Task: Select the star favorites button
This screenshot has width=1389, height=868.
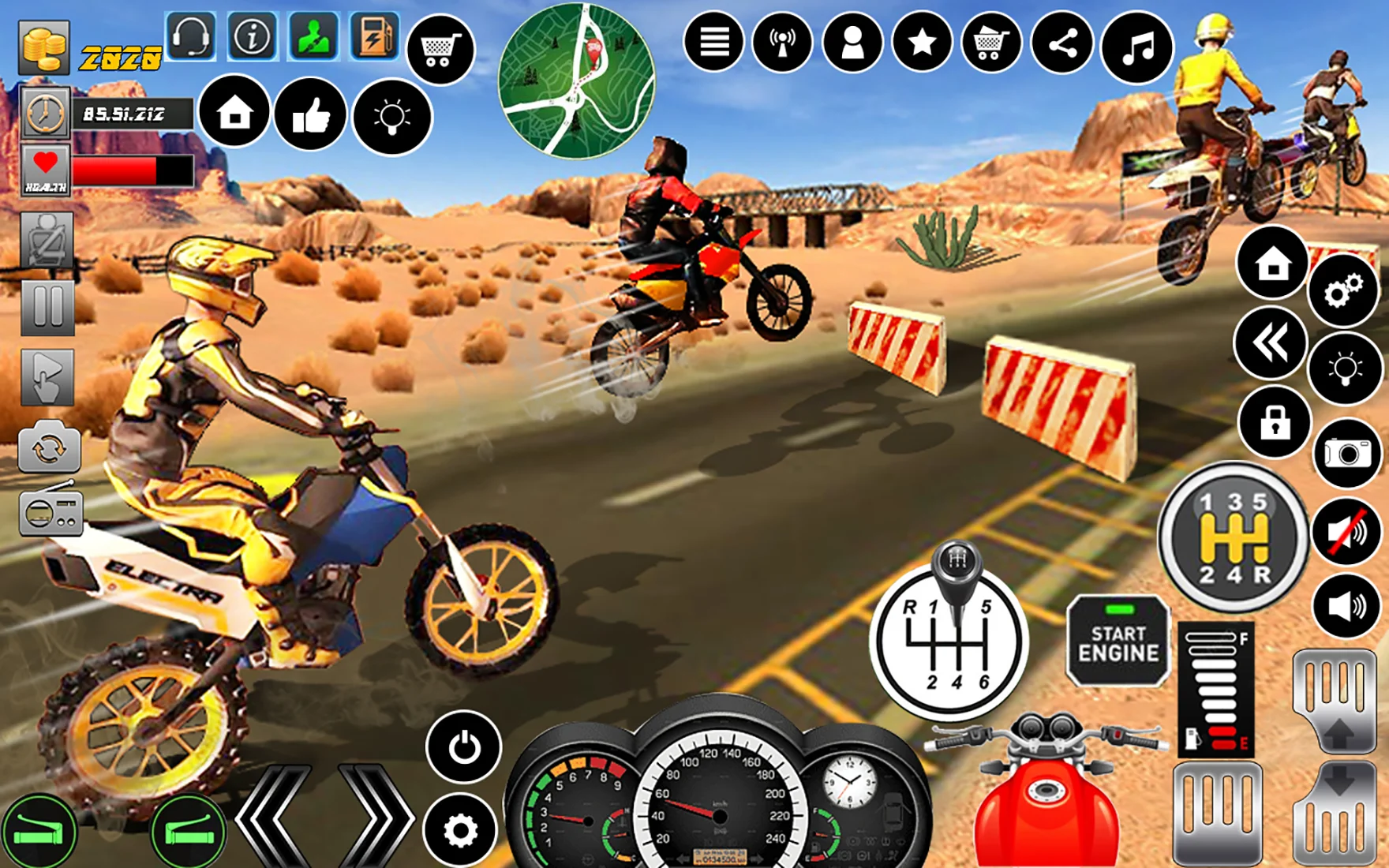Action: (x=922, y=43)
